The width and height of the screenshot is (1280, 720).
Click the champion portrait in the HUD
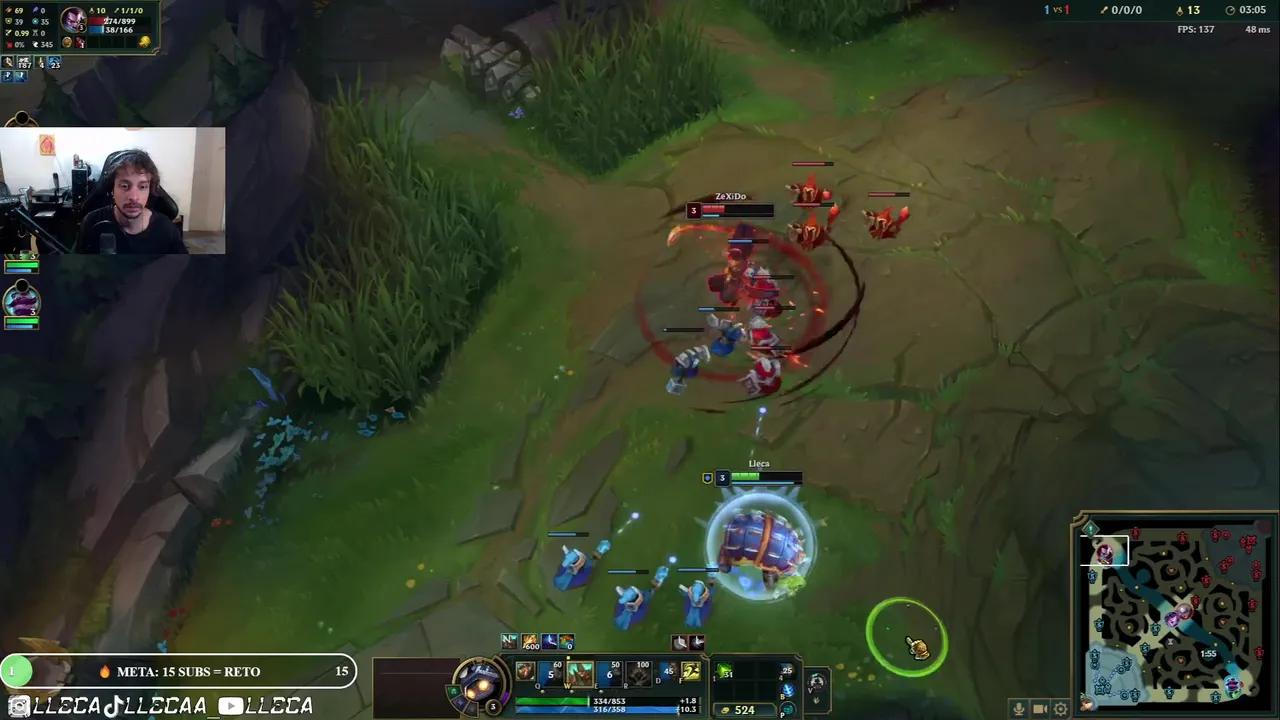[x=479, y=682]
